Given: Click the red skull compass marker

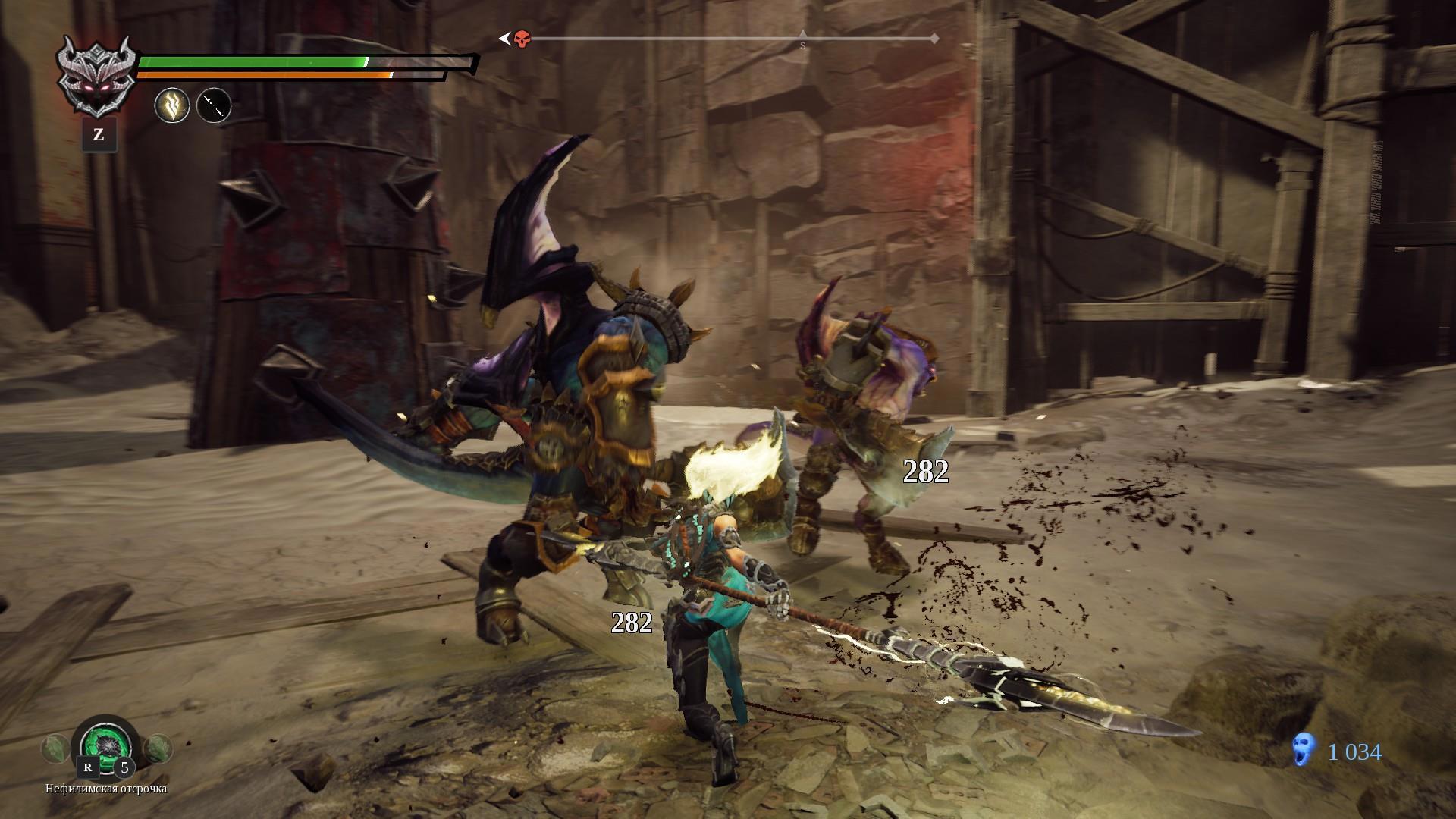Looking at the screenshot, I should point(522,39).
